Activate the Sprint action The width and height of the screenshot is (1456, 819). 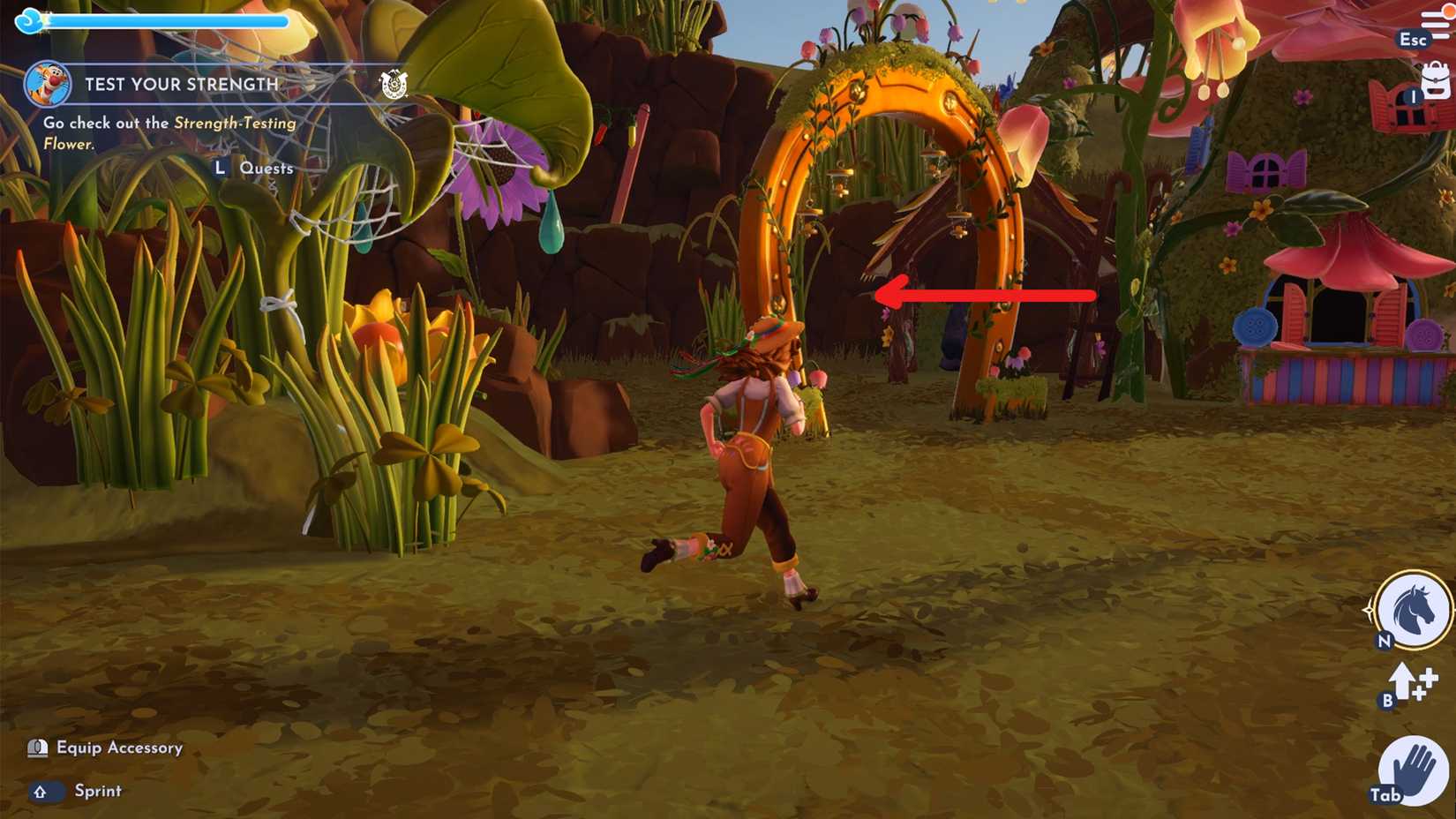point(97,792)
